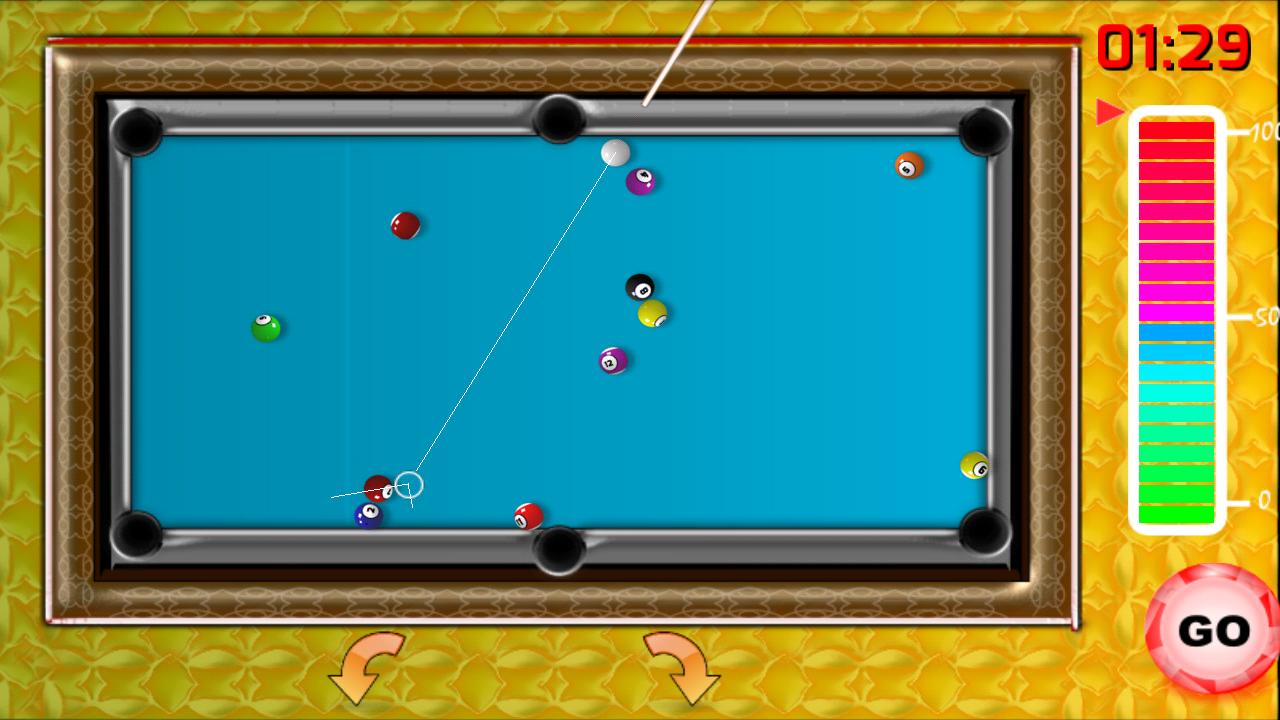Select the maroon 7-ball near the target circle
1280x720 pixels.
tap(377, 487)
